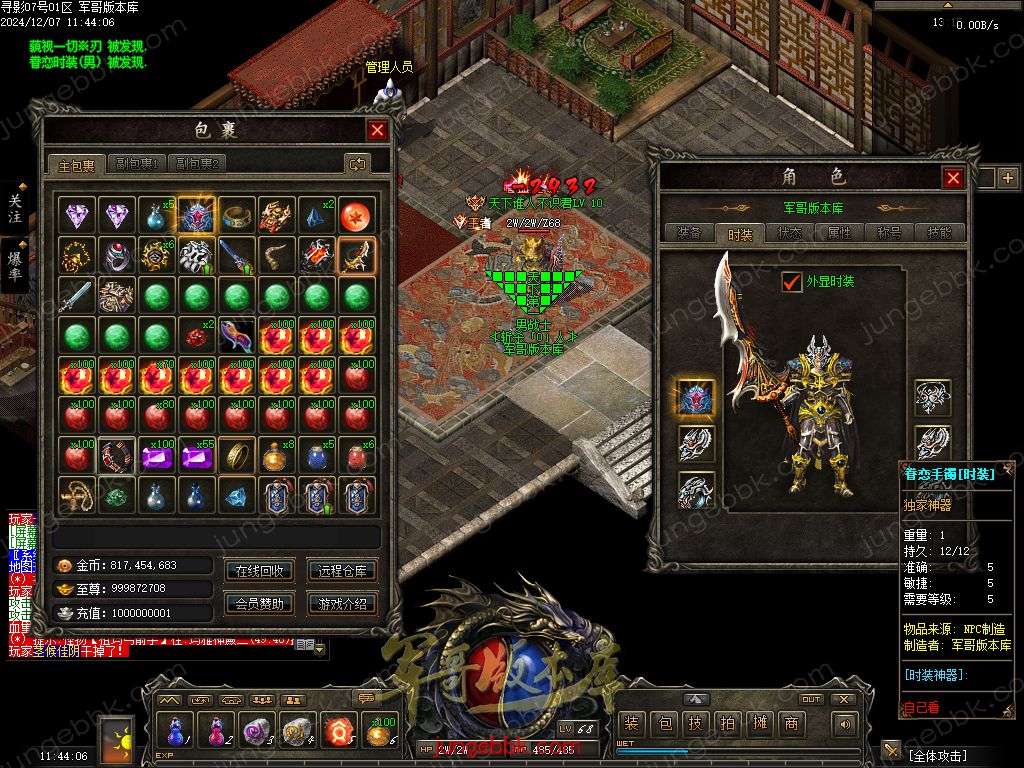The image size is (1024, 768).
Task: Click the gold ring in the bag
Action: pos(237,455)
